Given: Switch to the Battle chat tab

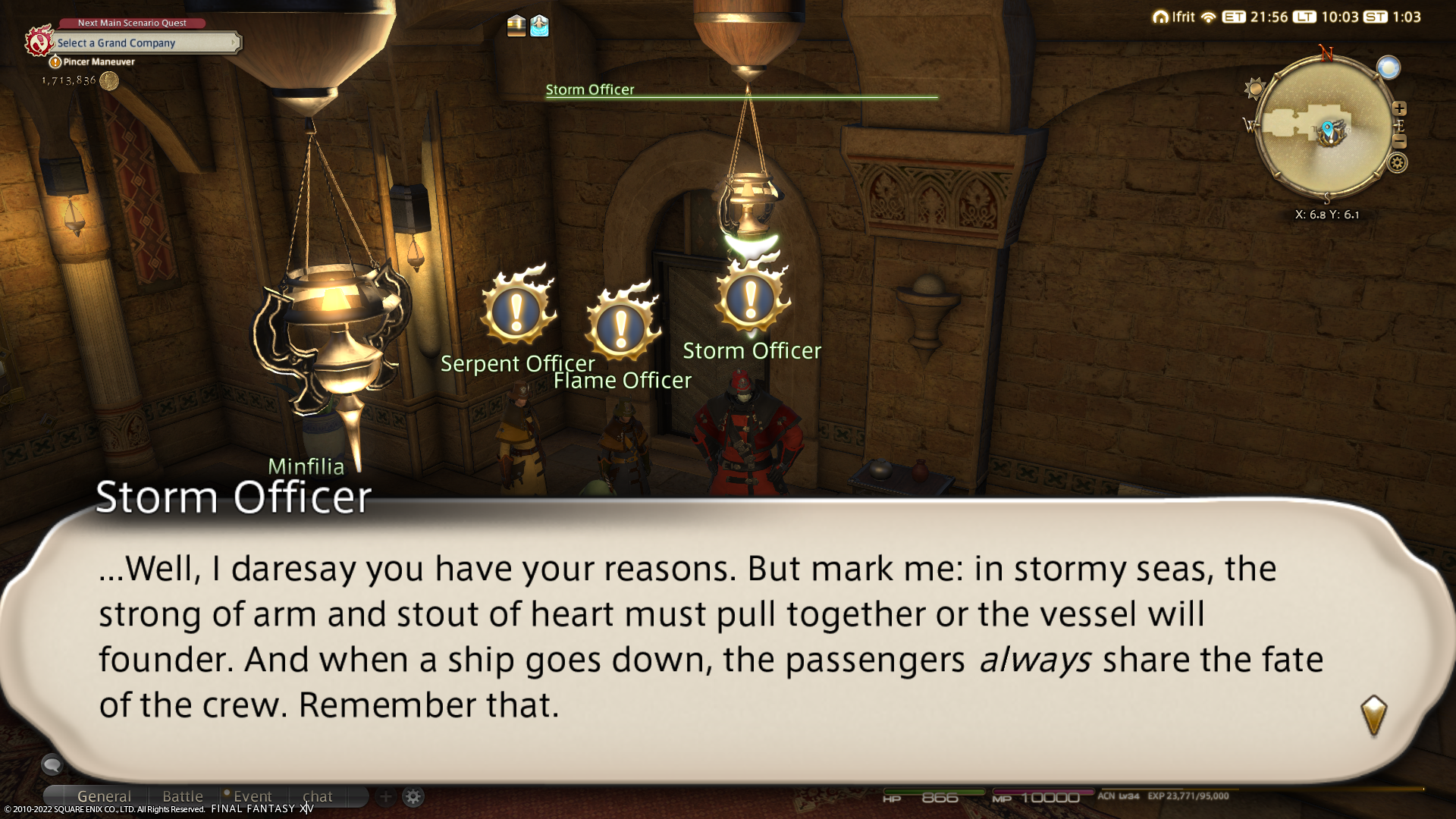Looking at the screenshot, I should 183,796.
